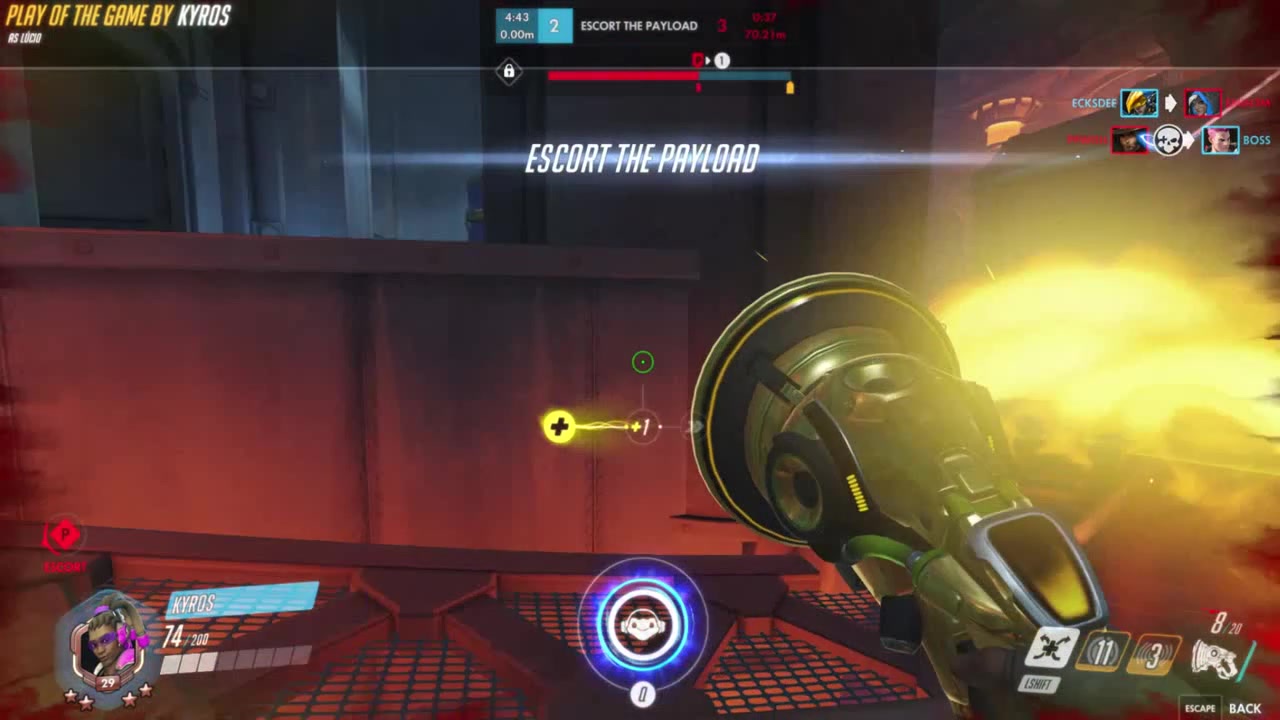Click the yellow health pack cross icon
1280x720 pixels.
(x=558, y=427)
